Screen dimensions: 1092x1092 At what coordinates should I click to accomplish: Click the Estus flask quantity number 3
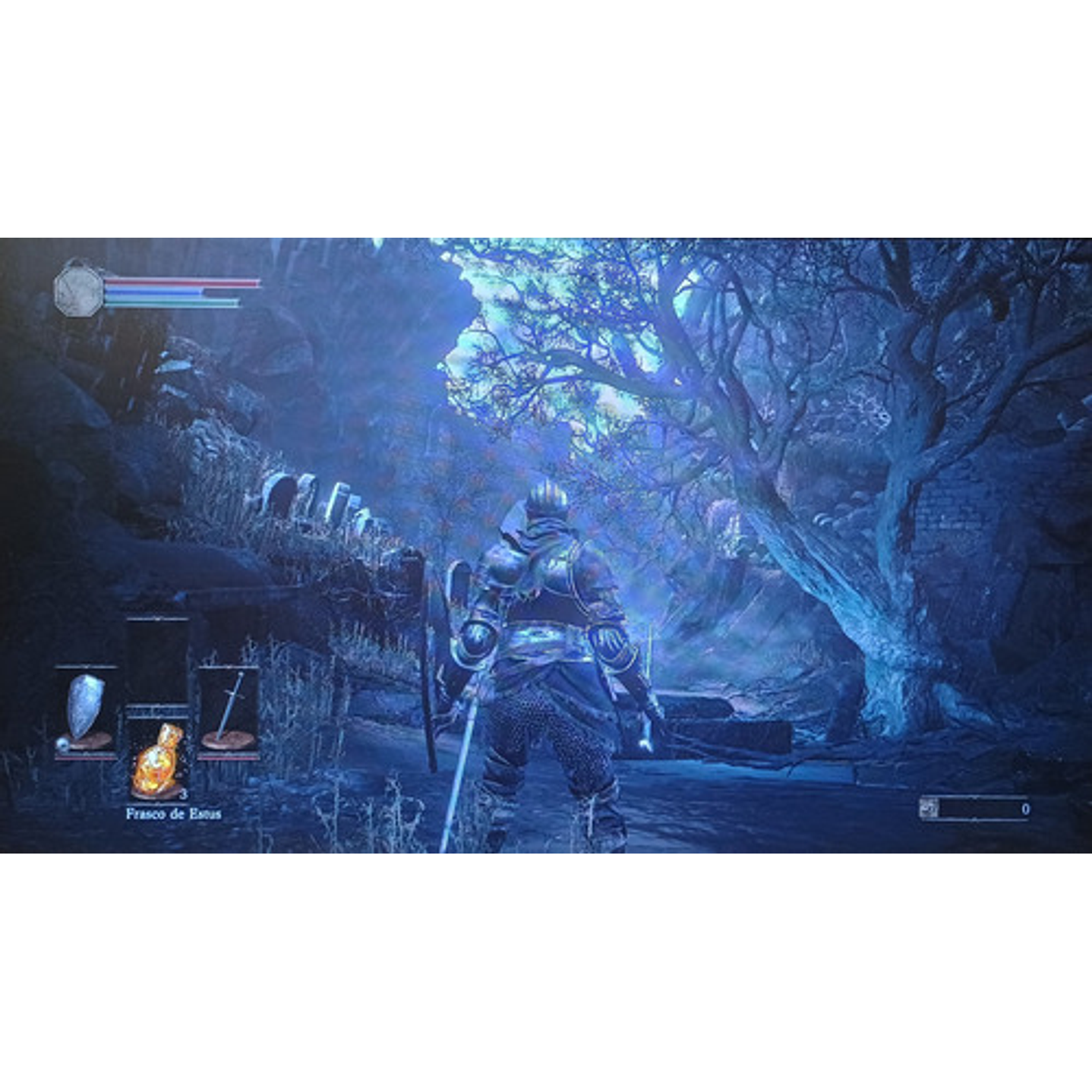pyautogui.click(x=185, y=794)
